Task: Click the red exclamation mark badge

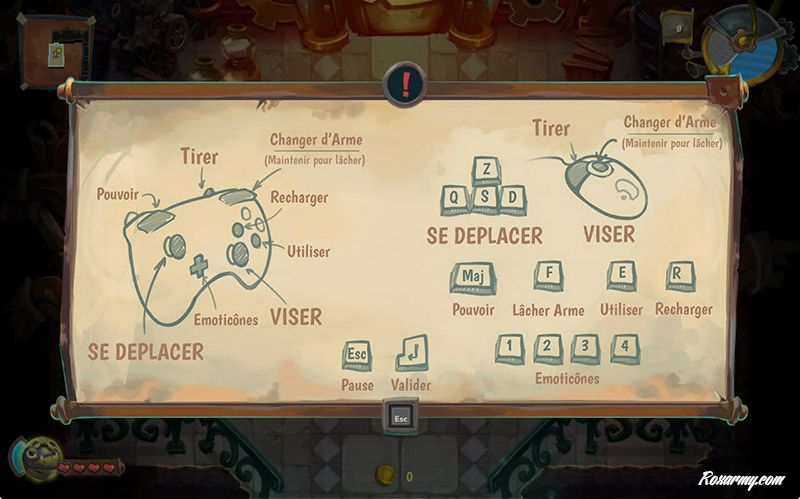Action: point(405,85)
